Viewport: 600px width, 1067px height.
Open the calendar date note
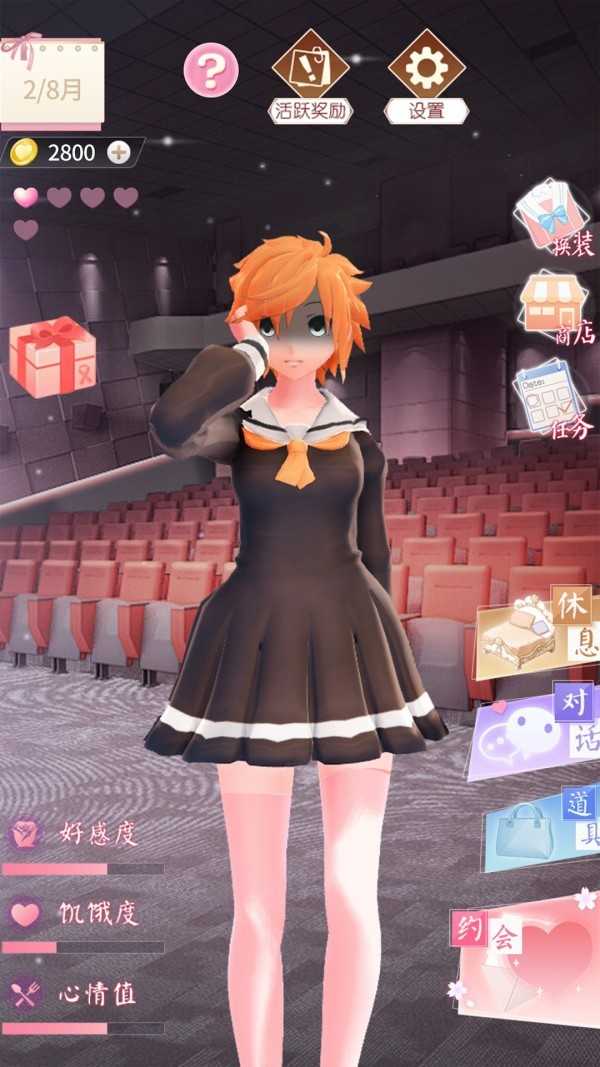click(x=52, y=85)
